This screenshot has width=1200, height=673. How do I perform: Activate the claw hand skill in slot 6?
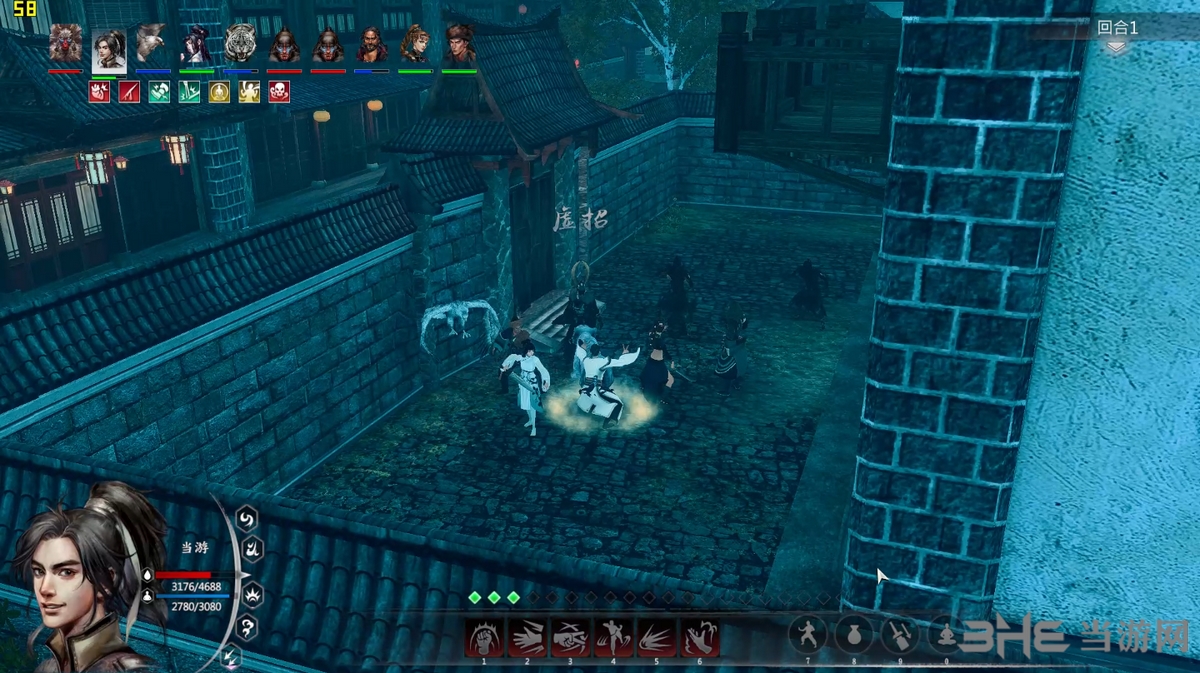pos(700,637)
